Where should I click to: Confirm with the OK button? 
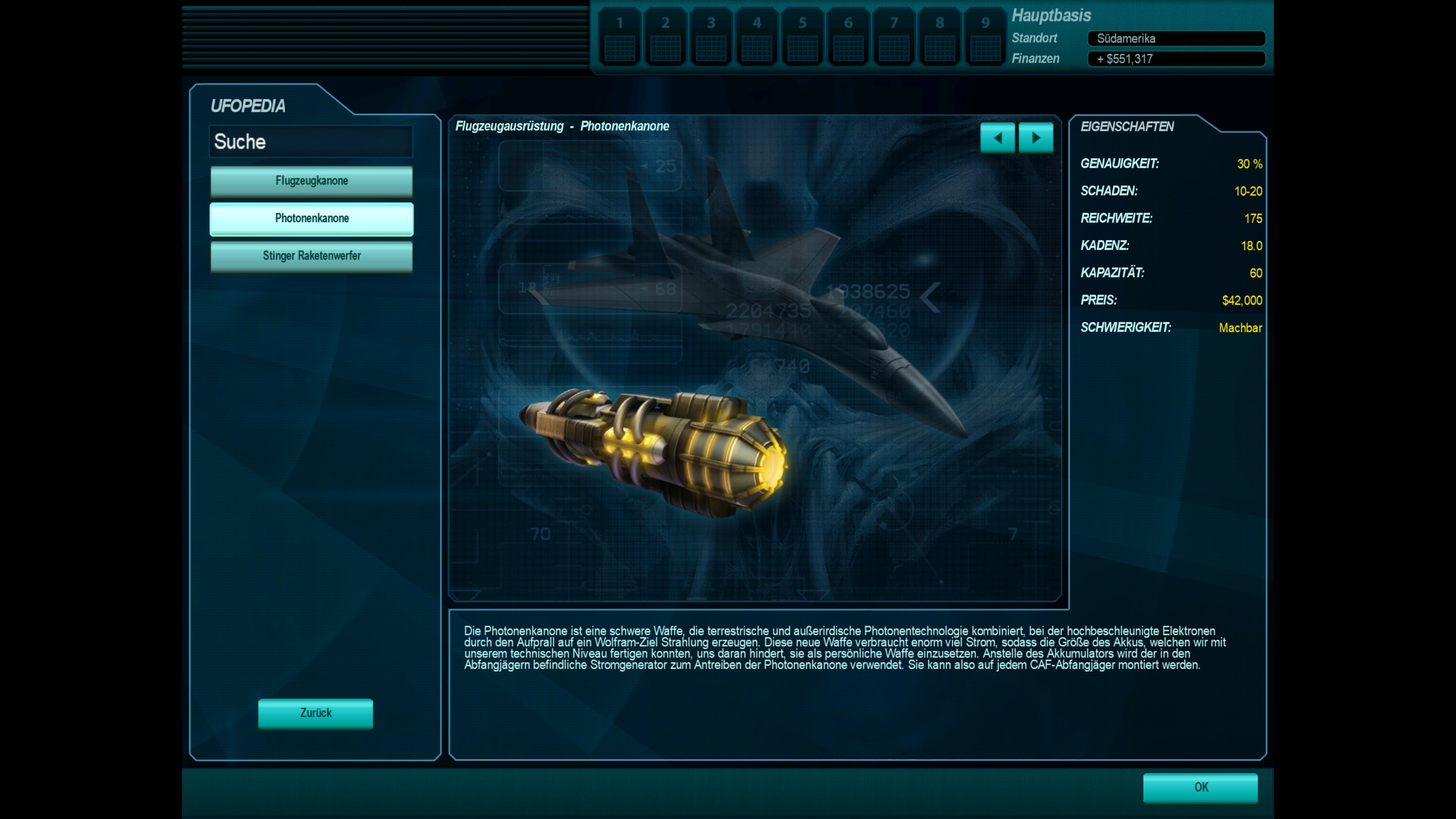1200,788
